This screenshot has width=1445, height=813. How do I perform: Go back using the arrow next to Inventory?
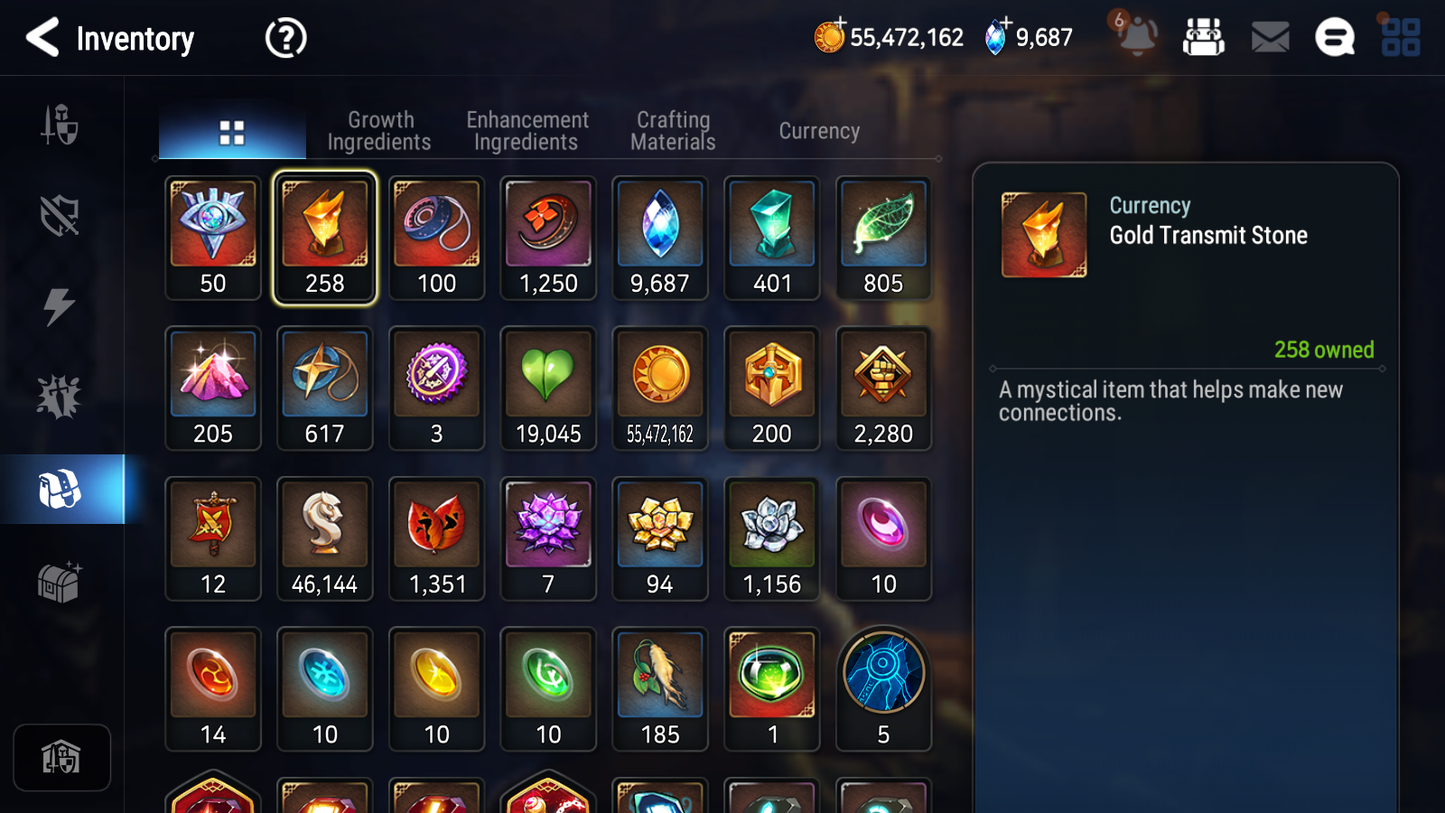tap(42, 37)
